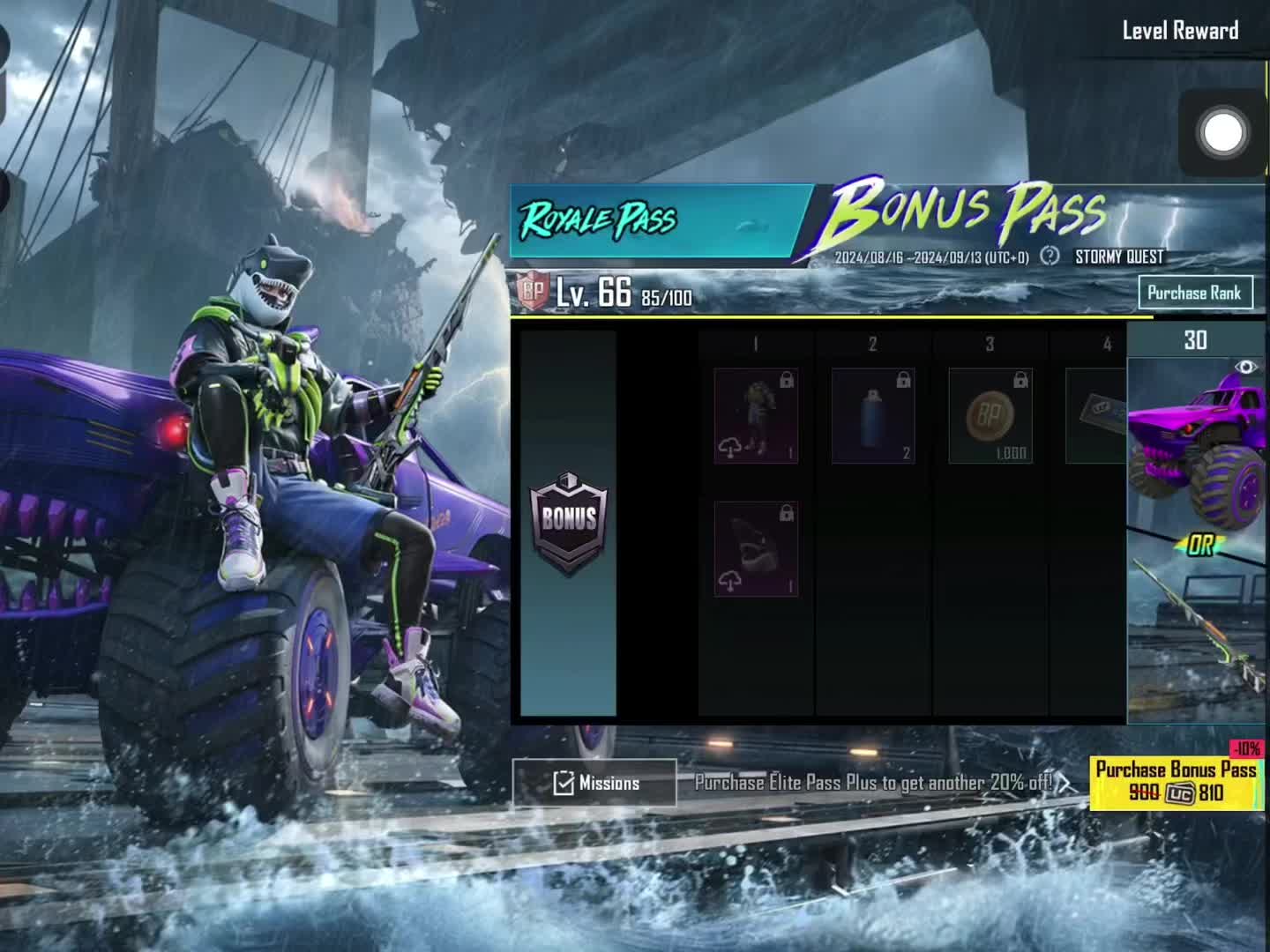This screenshot has width=1270, height=952.
Task: Tap the BONUS shield badge
Action: click(x=569, y=522)
